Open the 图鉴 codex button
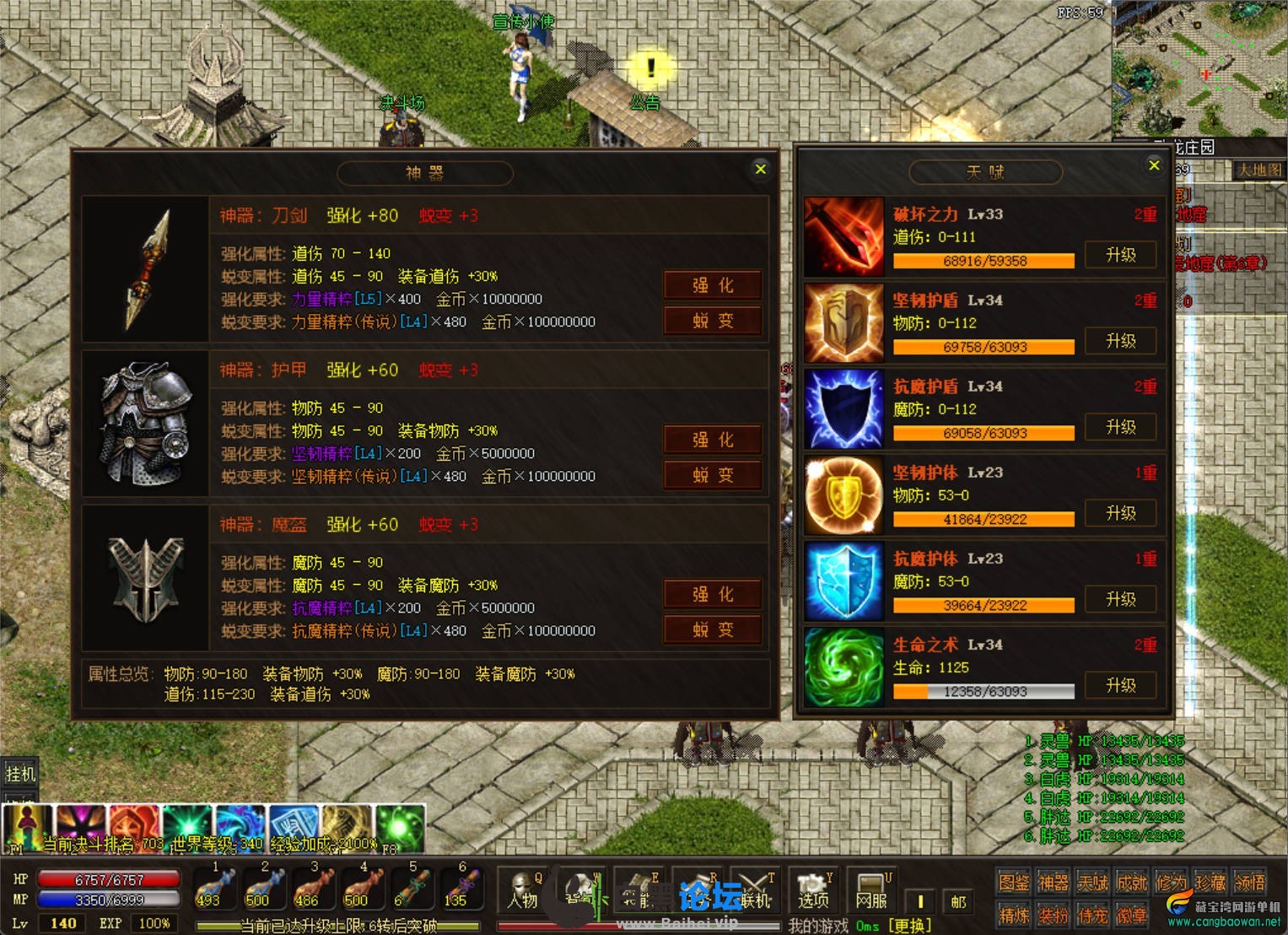This screenshot has height=935, width=1288. click(1013, 883)
